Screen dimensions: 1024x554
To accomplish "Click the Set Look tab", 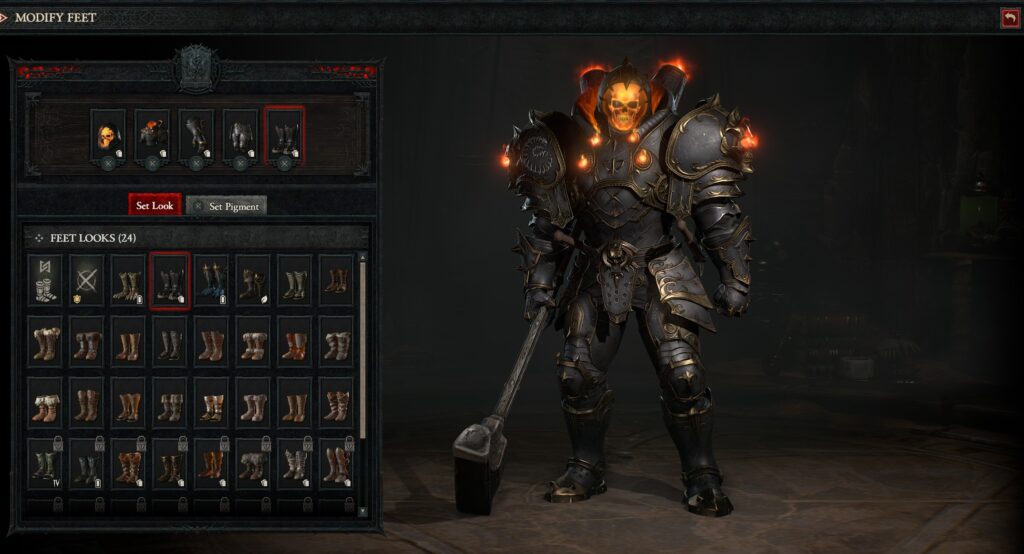I will click(155, 205).
